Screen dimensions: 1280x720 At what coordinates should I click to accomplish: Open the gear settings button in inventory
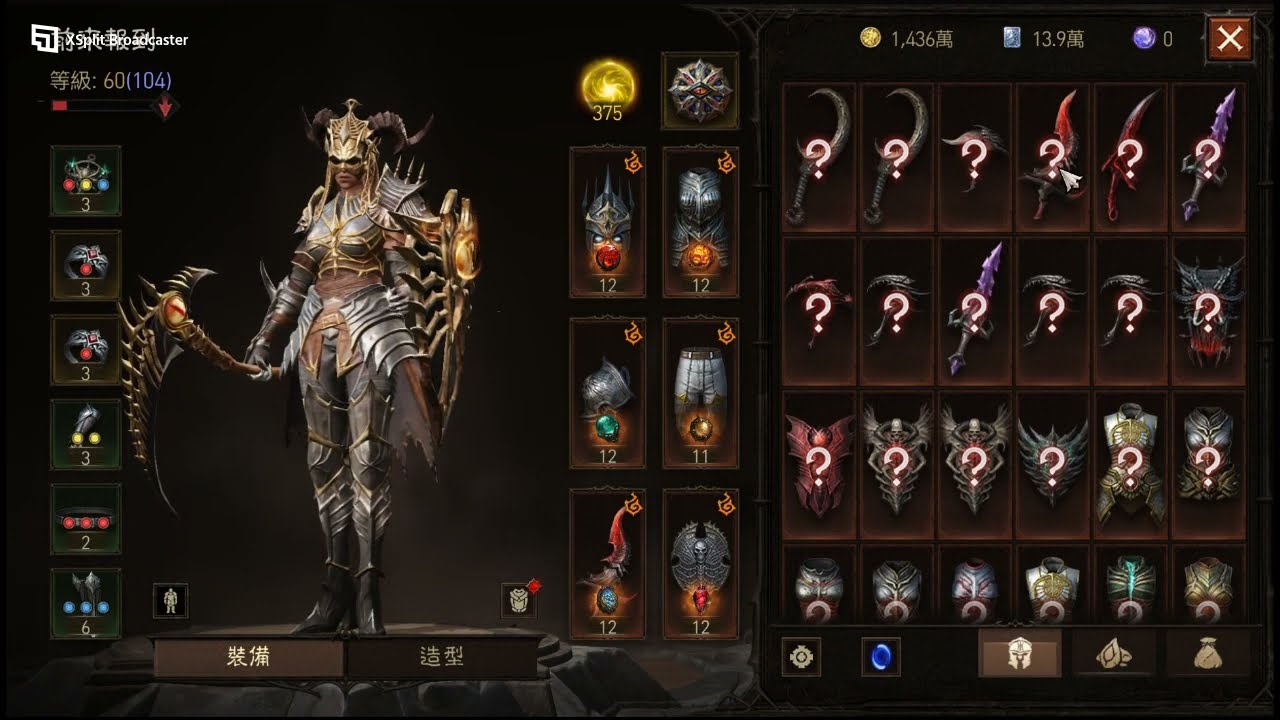pos(802,657)
